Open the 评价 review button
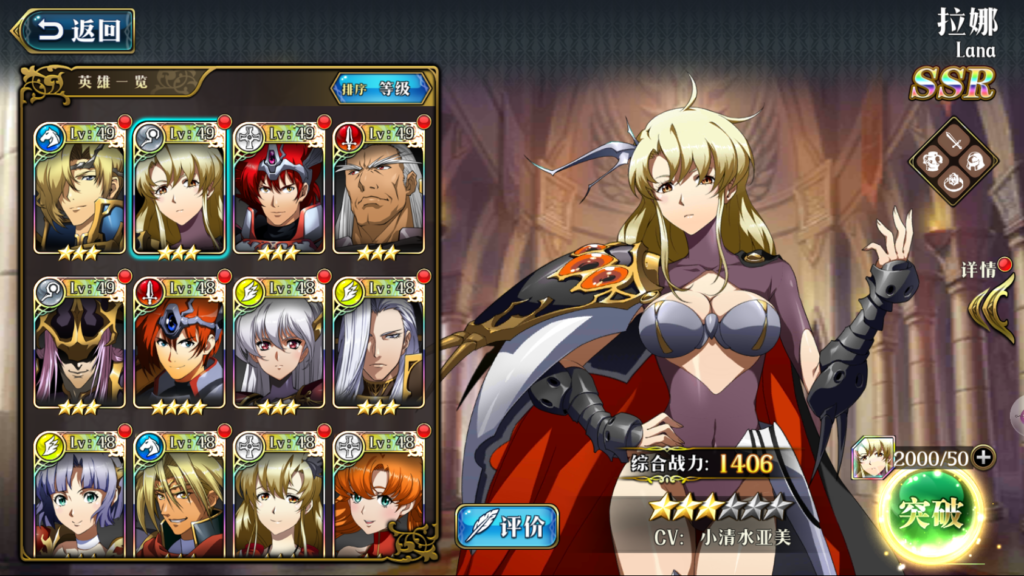The image size is (1024, 576). pos(506,526)
